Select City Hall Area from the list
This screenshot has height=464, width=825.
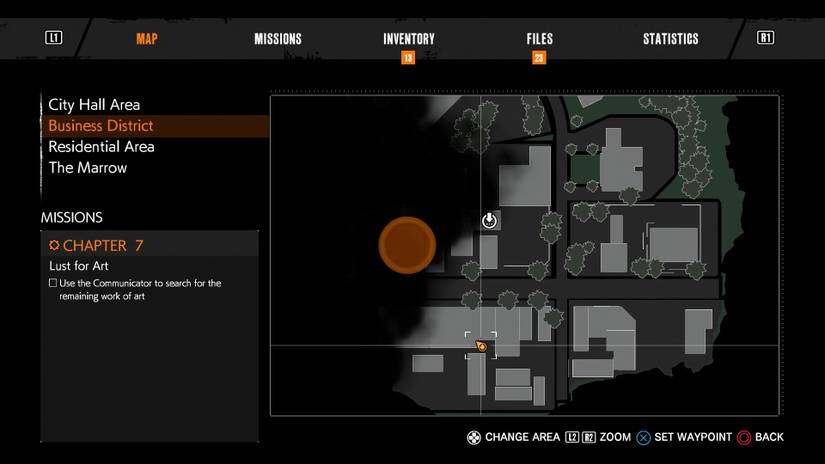(94, 105)
